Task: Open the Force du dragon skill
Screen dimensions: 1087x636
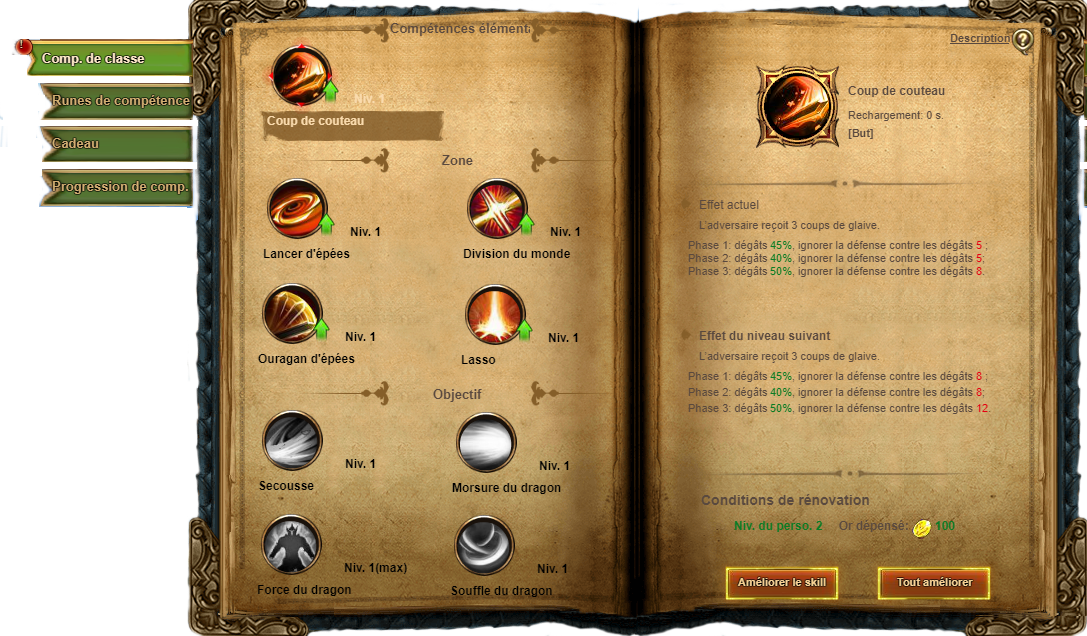Action: point(291,545)
